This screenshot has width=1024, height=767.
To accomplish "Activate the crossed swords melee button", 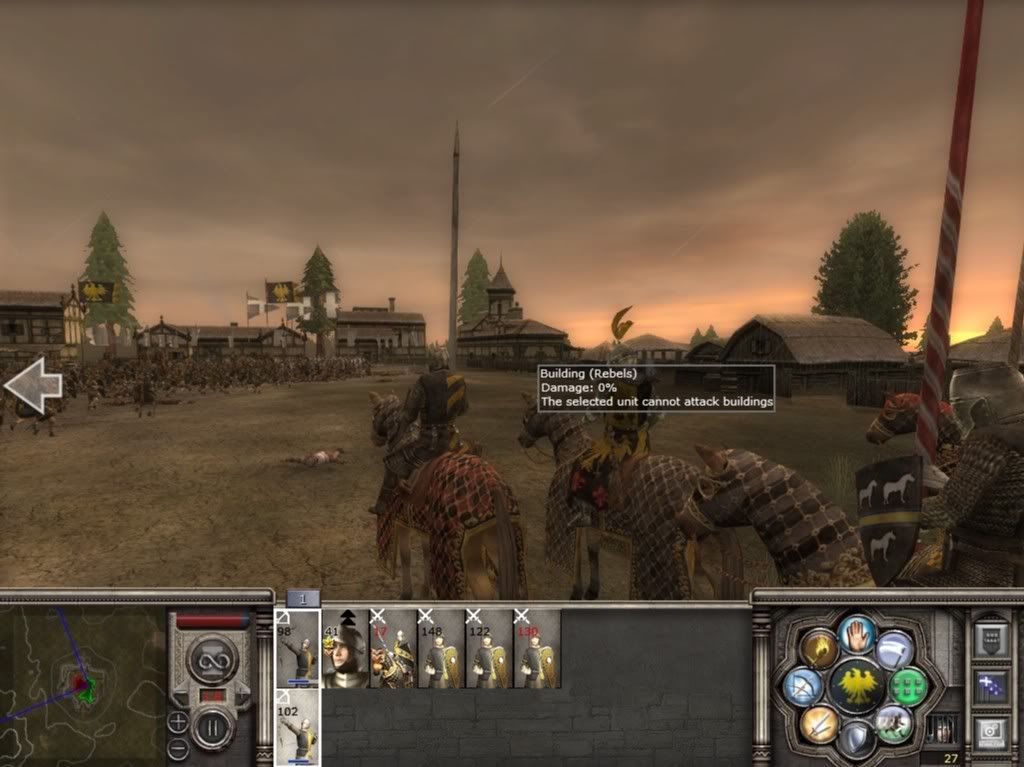I will [818, 723].
